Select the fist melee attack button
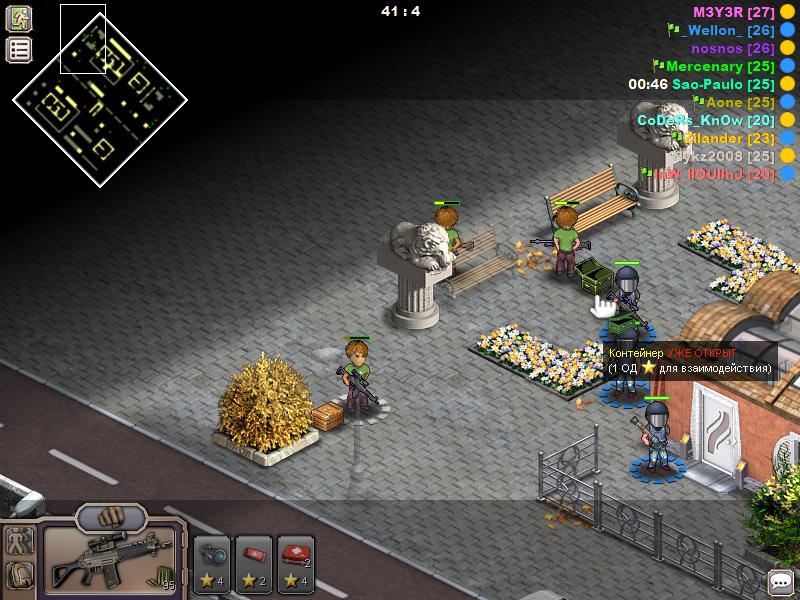This screenshot has width=800, height=600. coord(110,518)
